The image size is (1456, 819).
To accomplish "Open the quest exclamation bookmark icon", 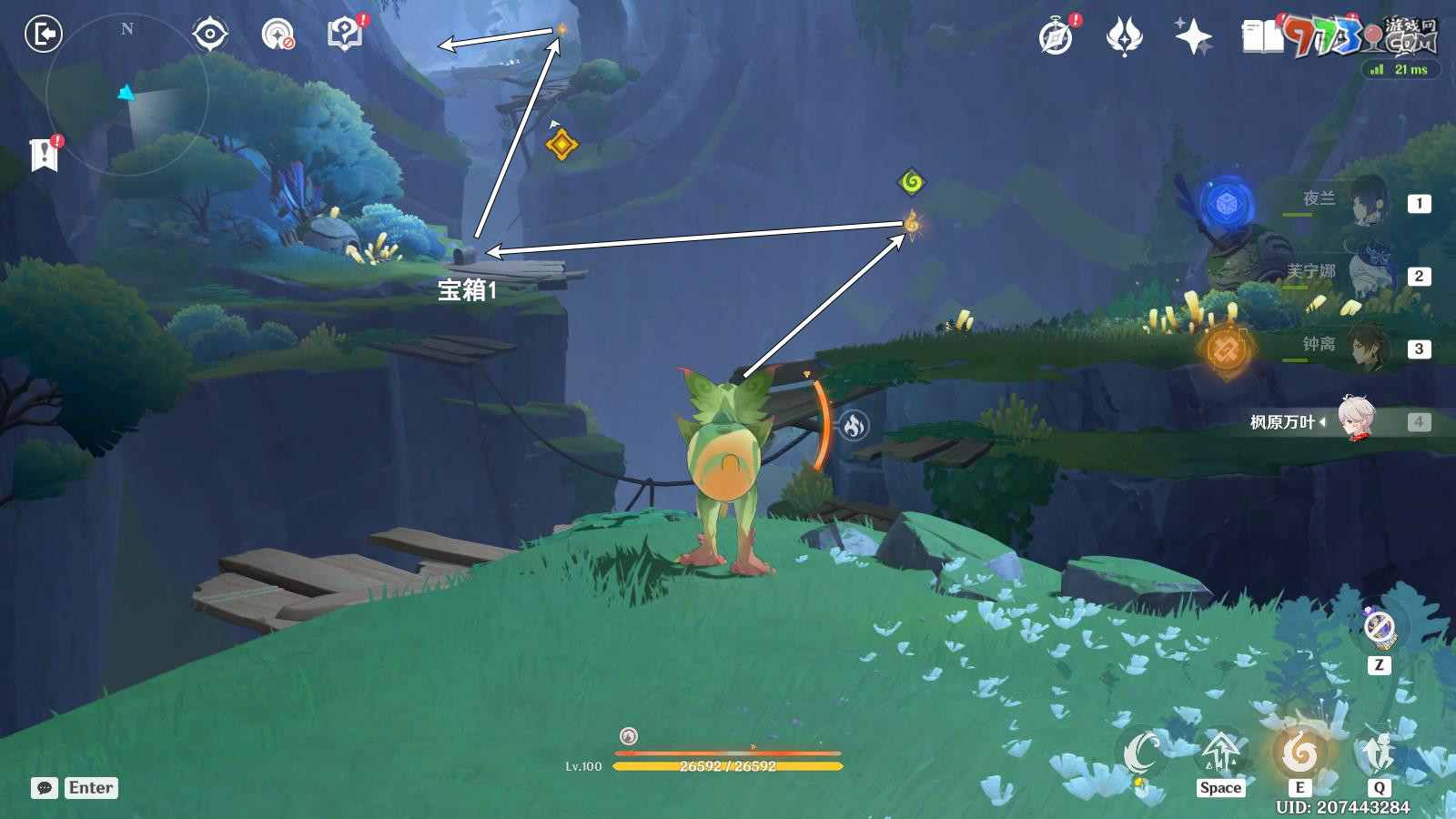I will coord(44,155).
